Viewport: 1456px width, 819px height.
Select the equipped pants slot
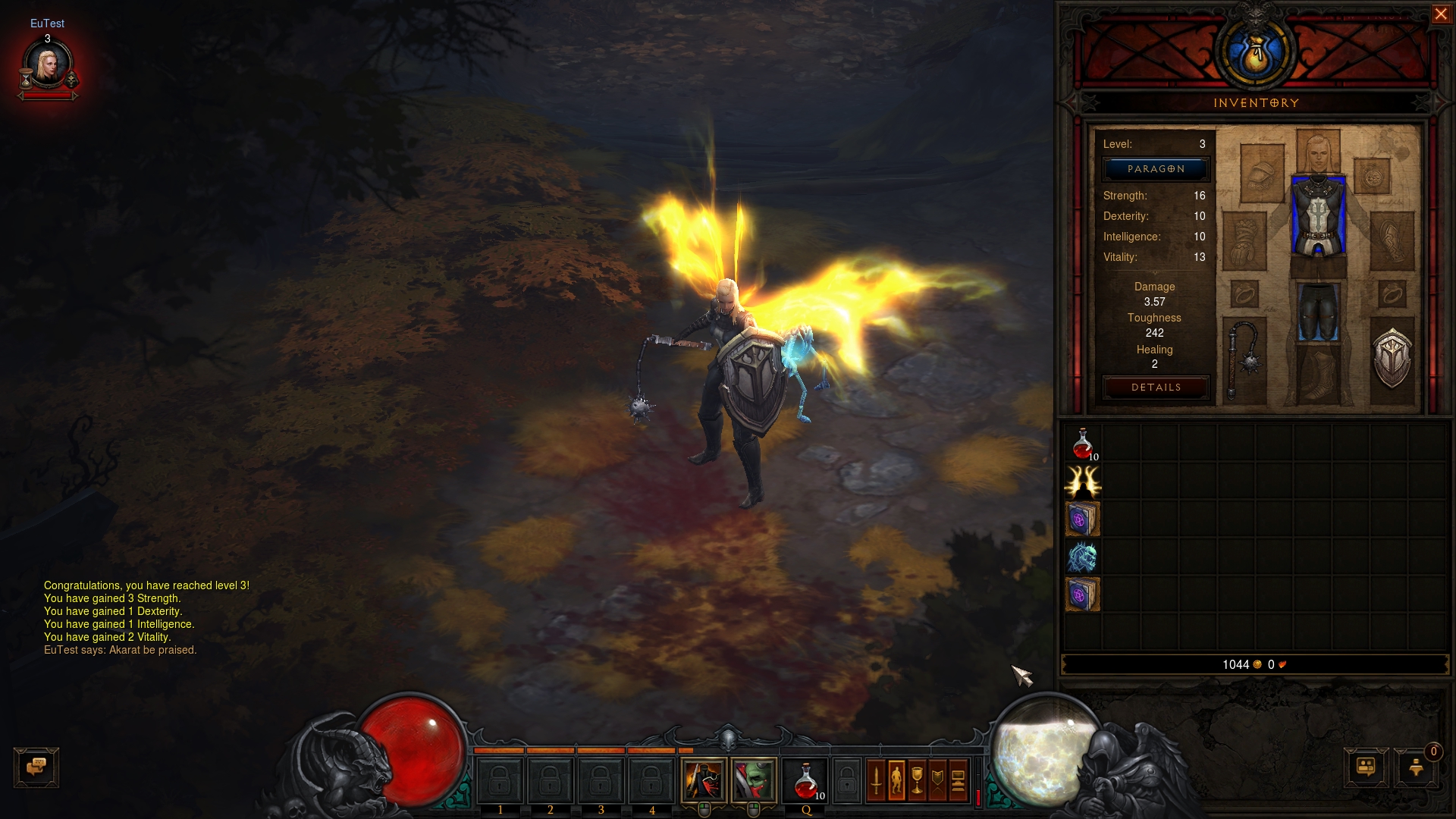click(x=1318, y=312)
